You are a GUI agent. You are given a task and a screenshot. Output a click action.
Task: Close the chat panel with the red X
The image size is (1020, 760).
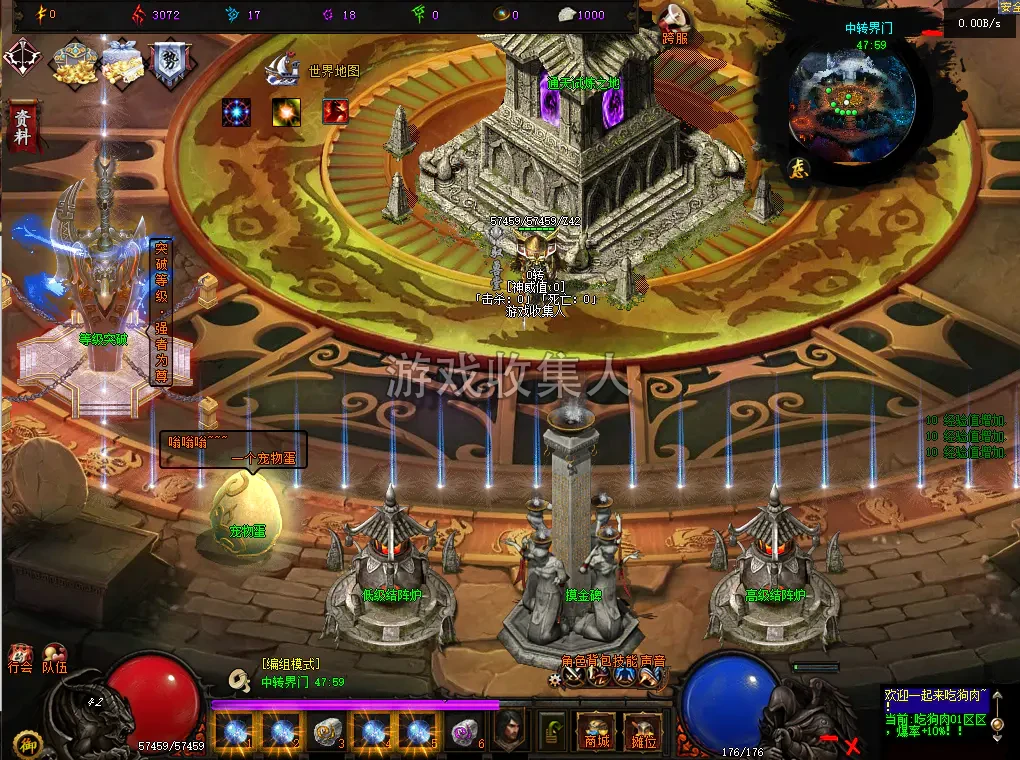pos(853,745)
